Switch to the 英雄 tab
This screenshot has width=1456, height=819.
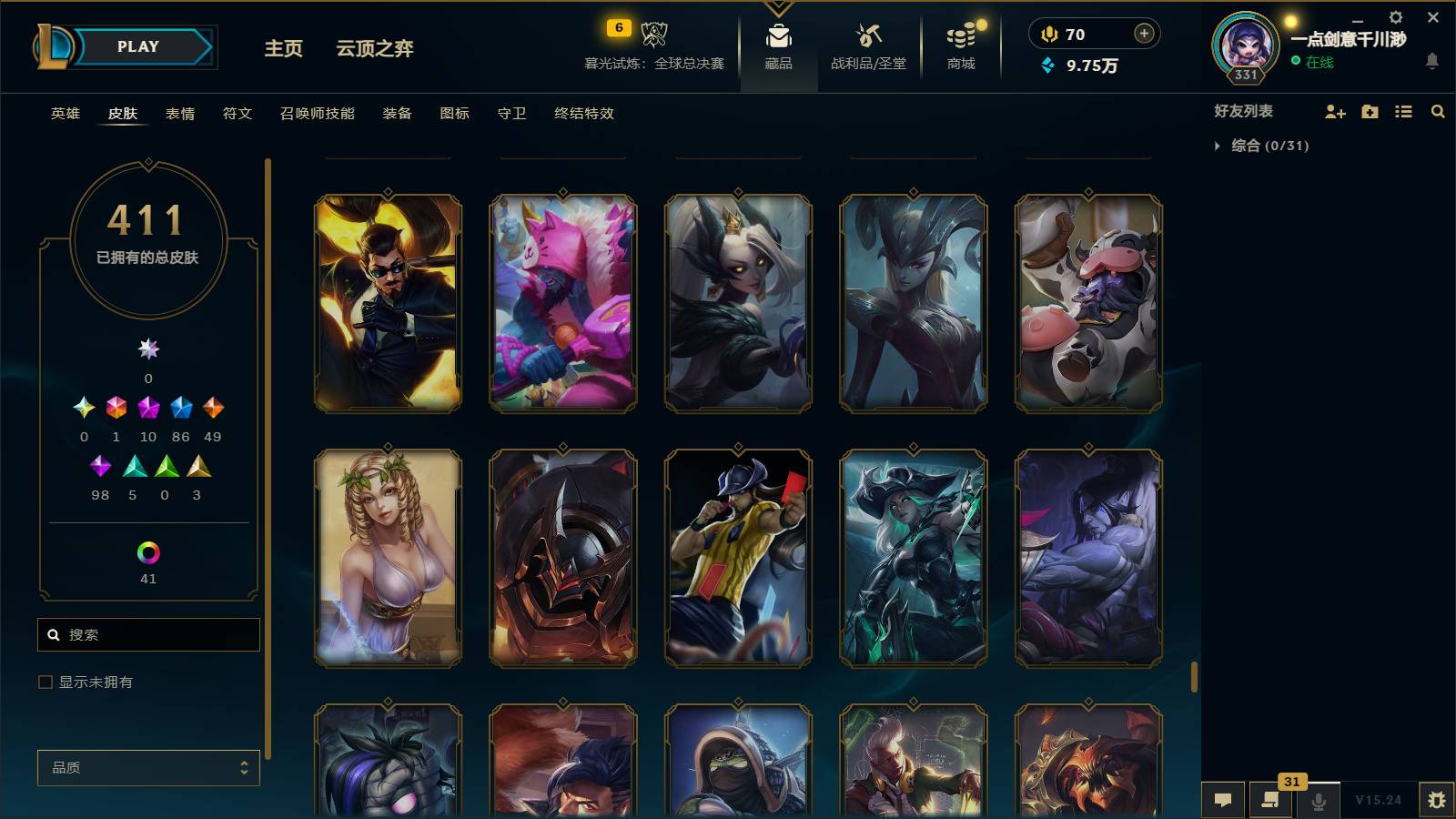click(x=63, y=114)
